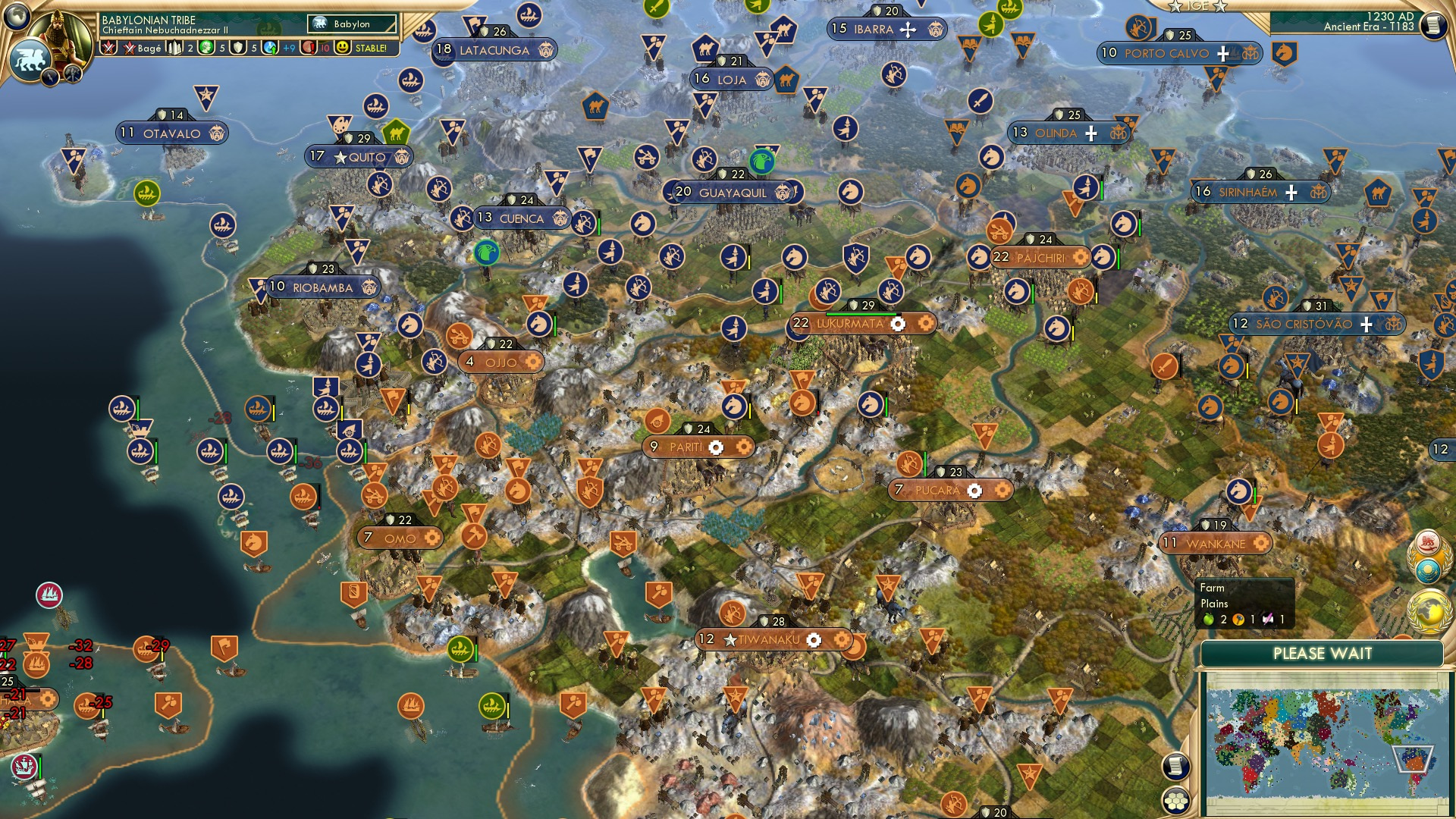Select the happiness smiley icon showing STABLE

tap(343, 47)
